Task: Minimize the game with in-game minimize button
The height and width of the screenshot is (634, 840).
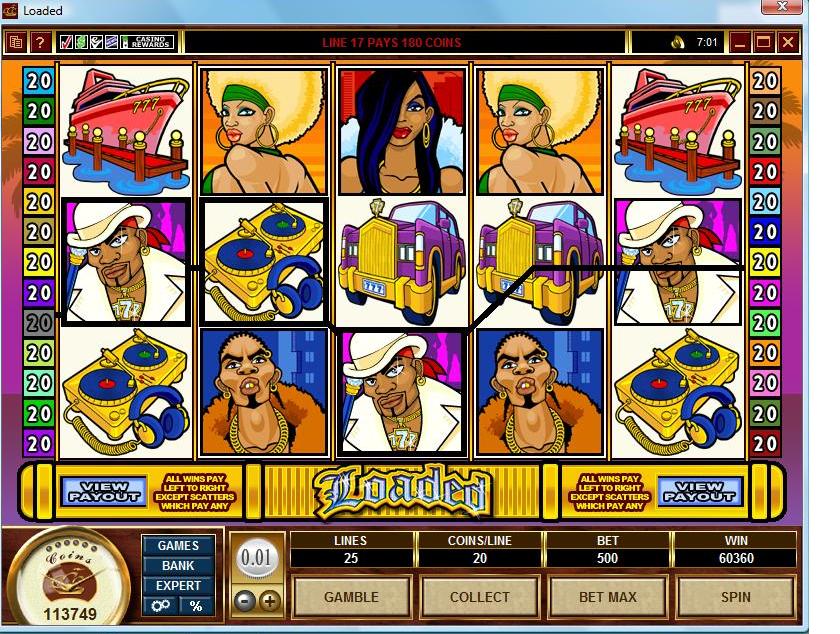Action: [740, 43]
